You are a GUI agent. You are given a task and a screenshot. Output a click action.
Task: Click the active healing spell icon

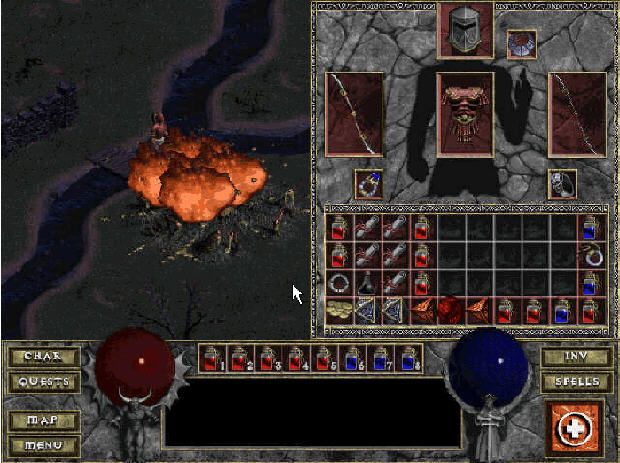[575, 427]
